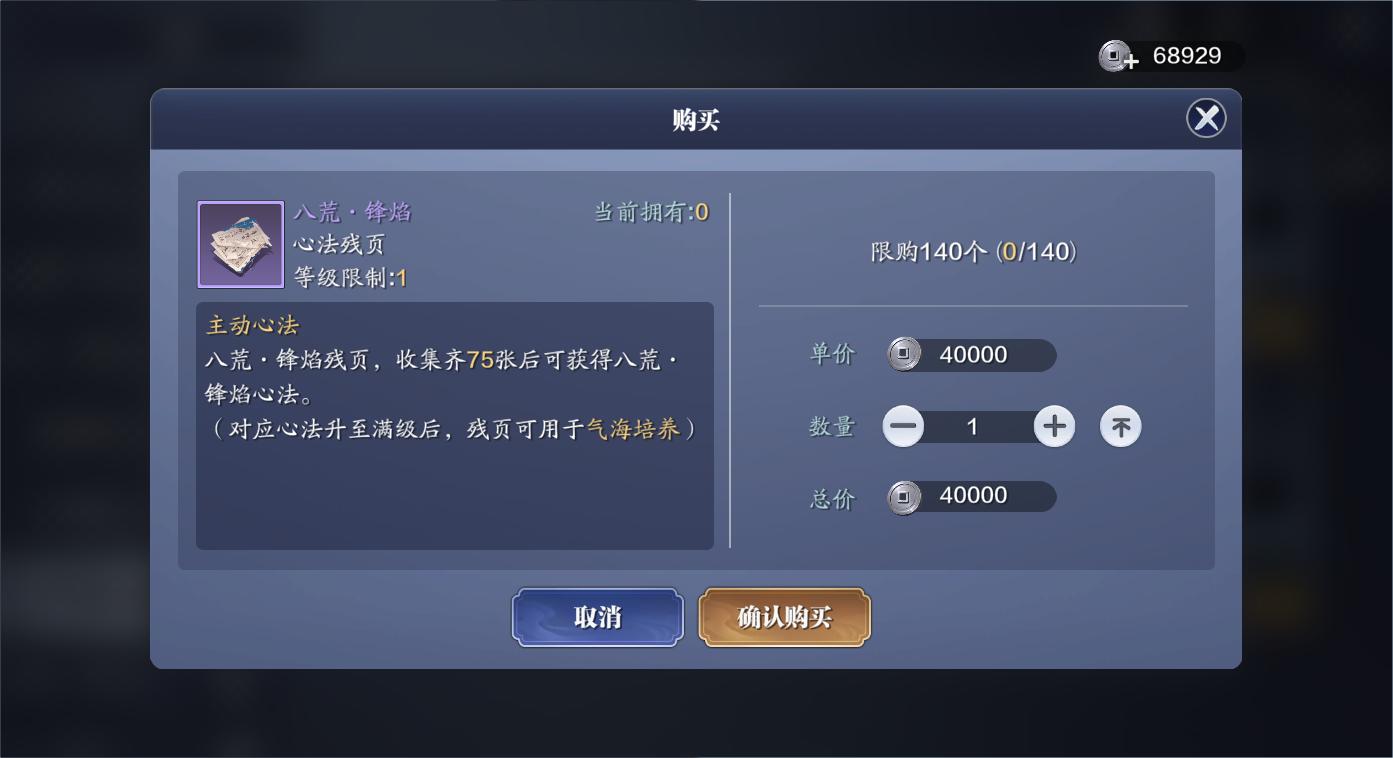1393x758 pixels.
Task: Close the 购买 purchase dialog
Action: point(1206,118)
